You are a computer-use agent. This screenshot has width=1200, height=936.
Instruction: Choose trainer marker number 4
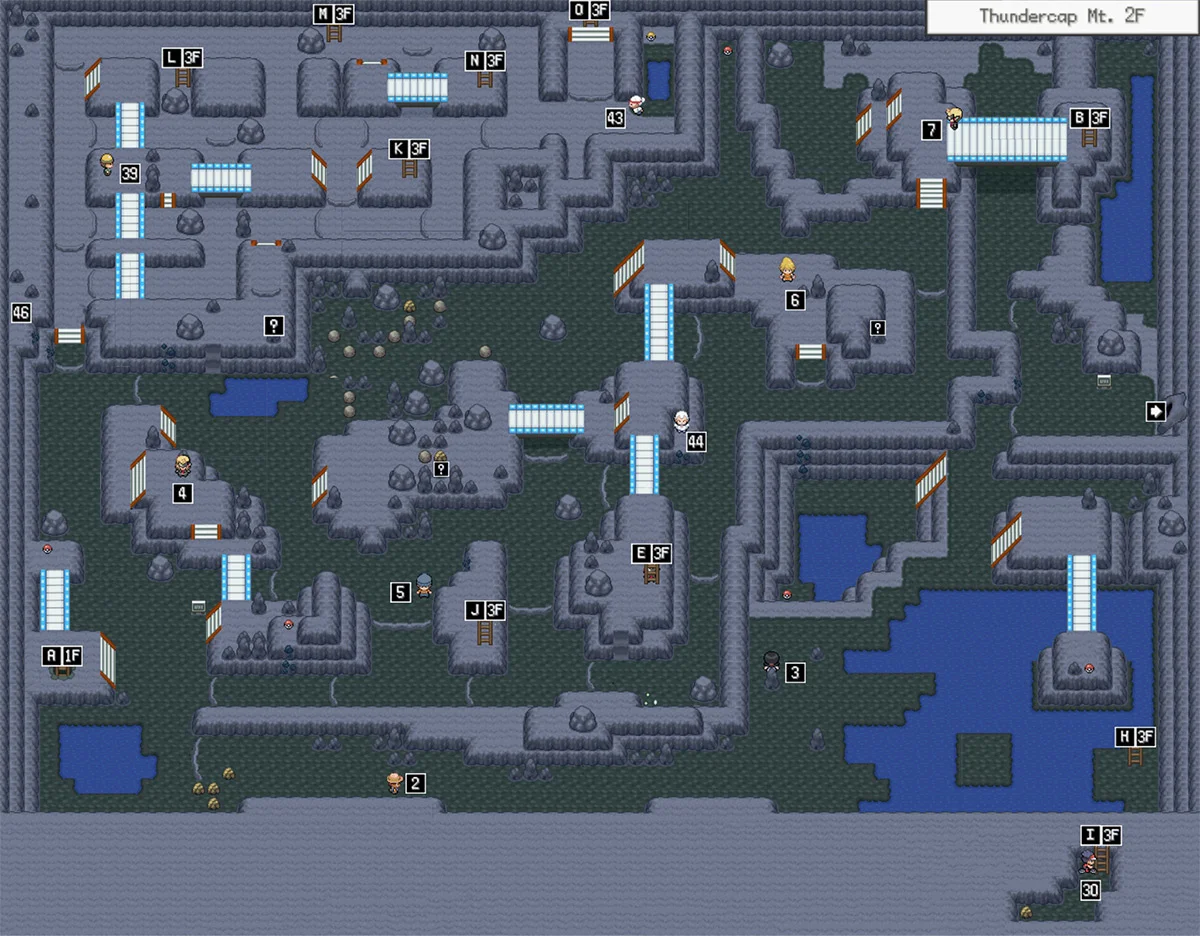[x=182, y=492]
